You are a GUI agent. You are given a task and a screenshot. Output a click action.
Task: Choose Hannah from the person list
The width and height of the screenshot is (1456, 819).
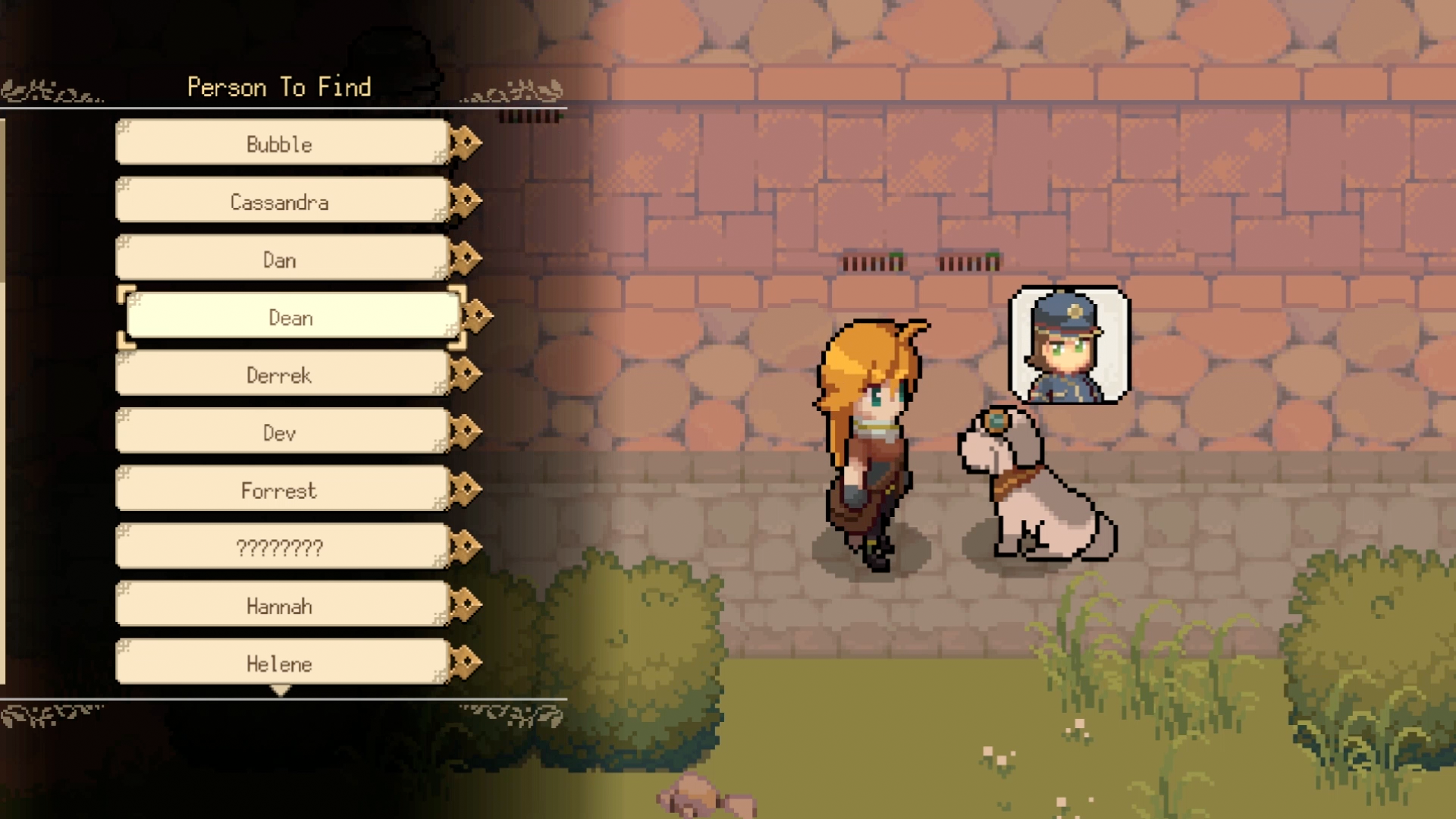pyautogui.click(x=281, y=605)
